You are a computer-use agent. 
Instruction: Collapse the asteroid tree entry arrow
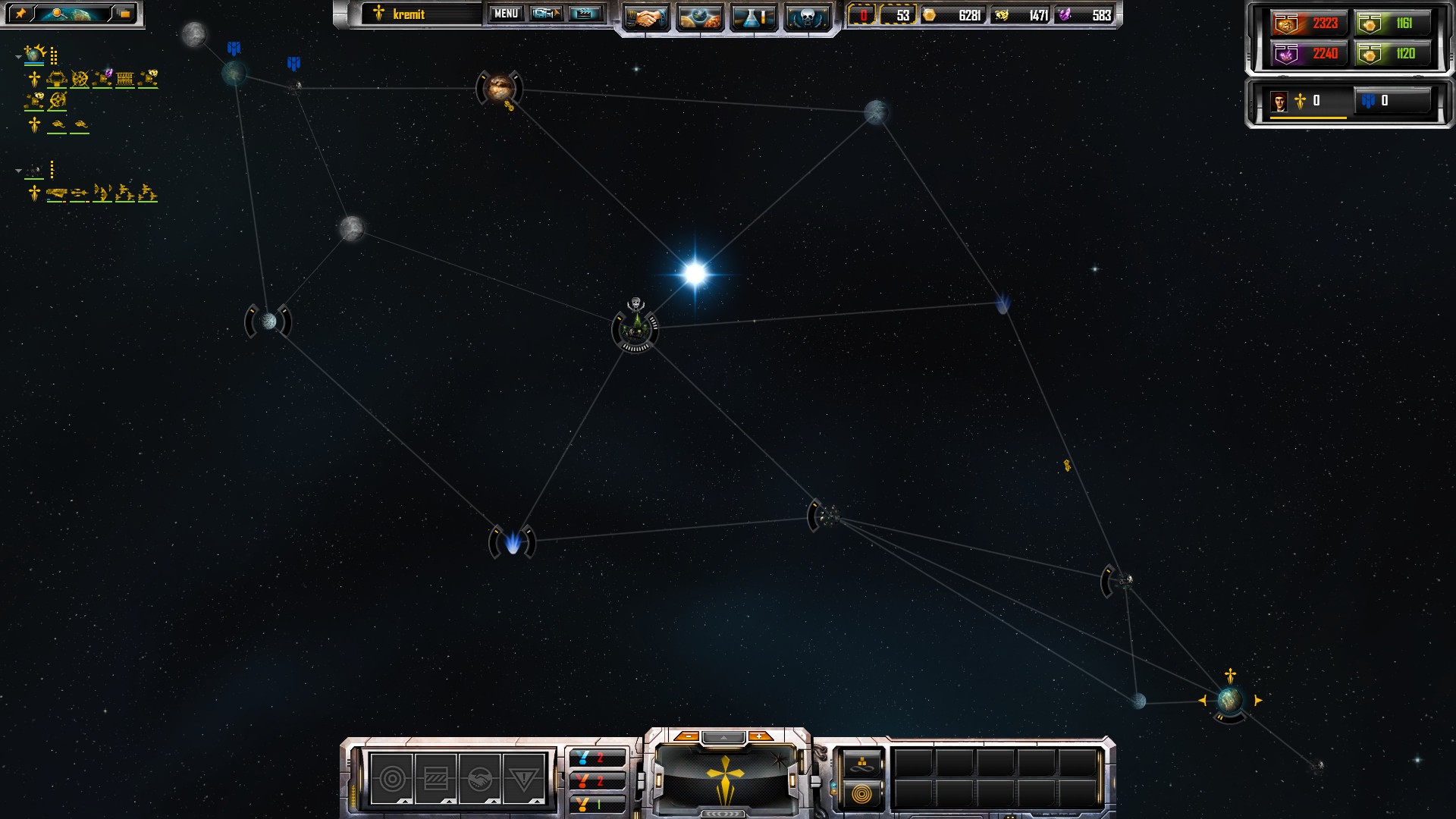point(18,171)
